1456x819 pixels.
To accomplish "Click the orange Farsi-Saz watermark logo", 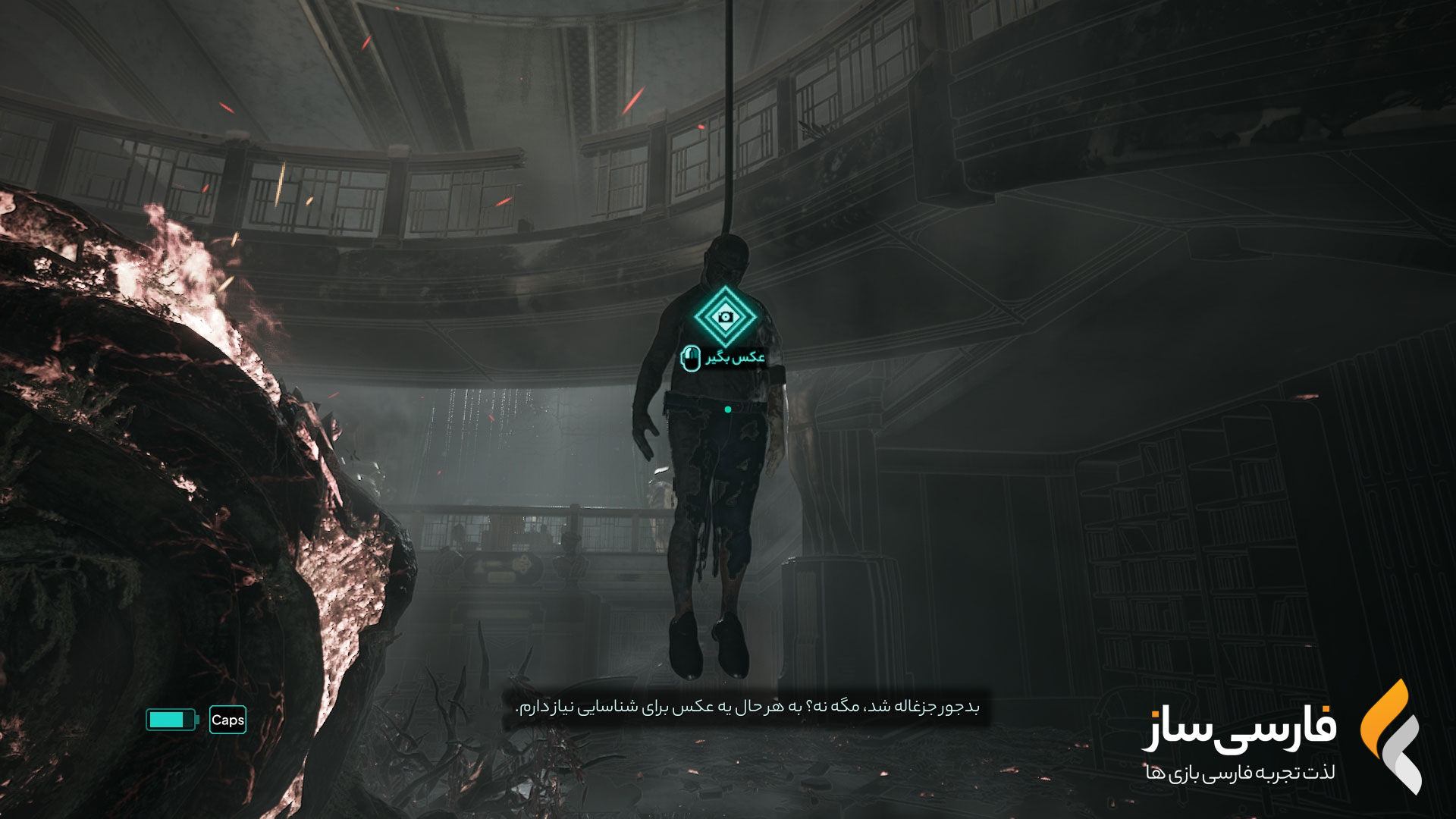I will click(x=1389, y=736).
